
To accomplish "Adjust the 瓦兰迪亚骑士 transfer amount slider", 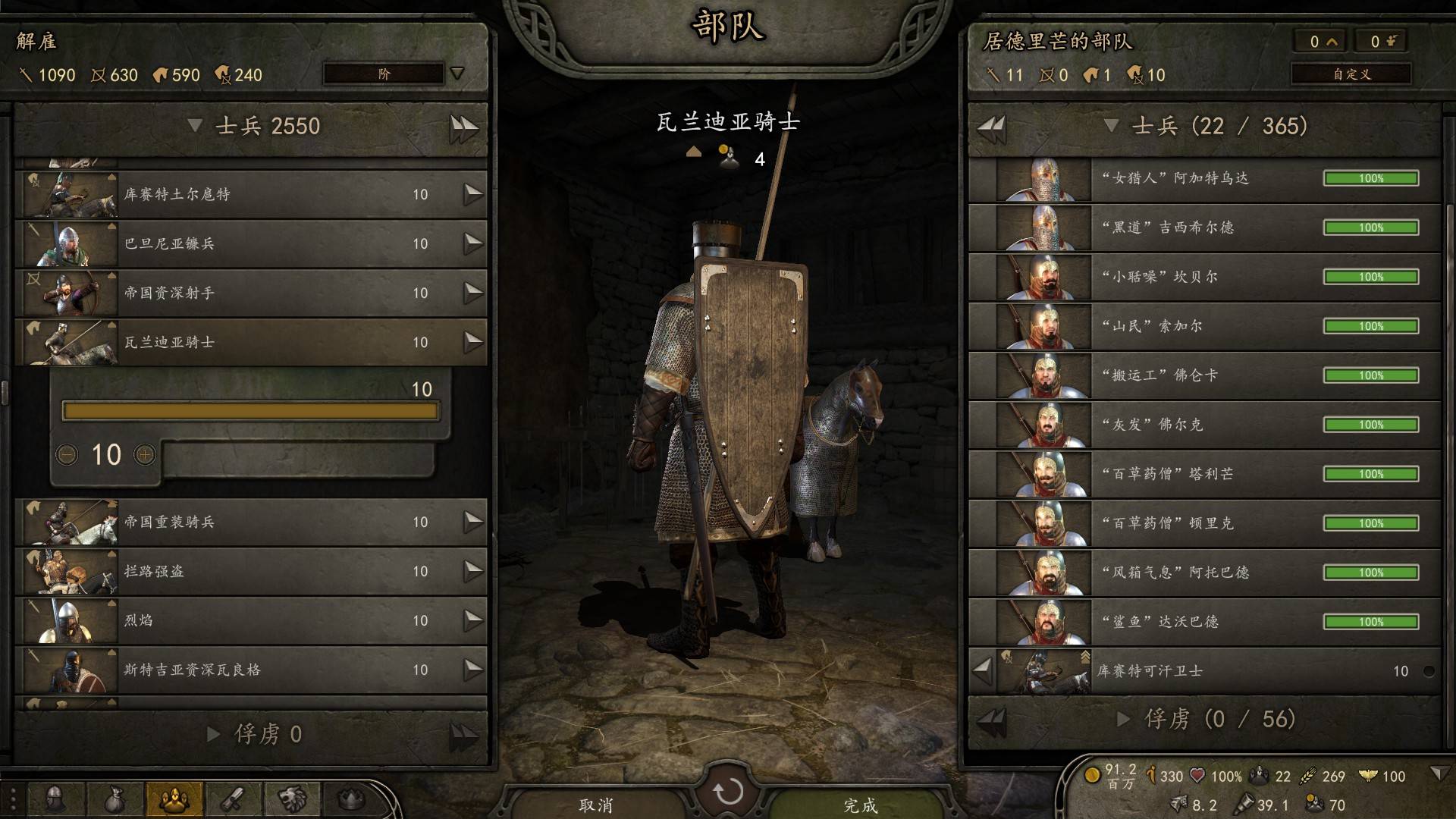I will [250, 411].
